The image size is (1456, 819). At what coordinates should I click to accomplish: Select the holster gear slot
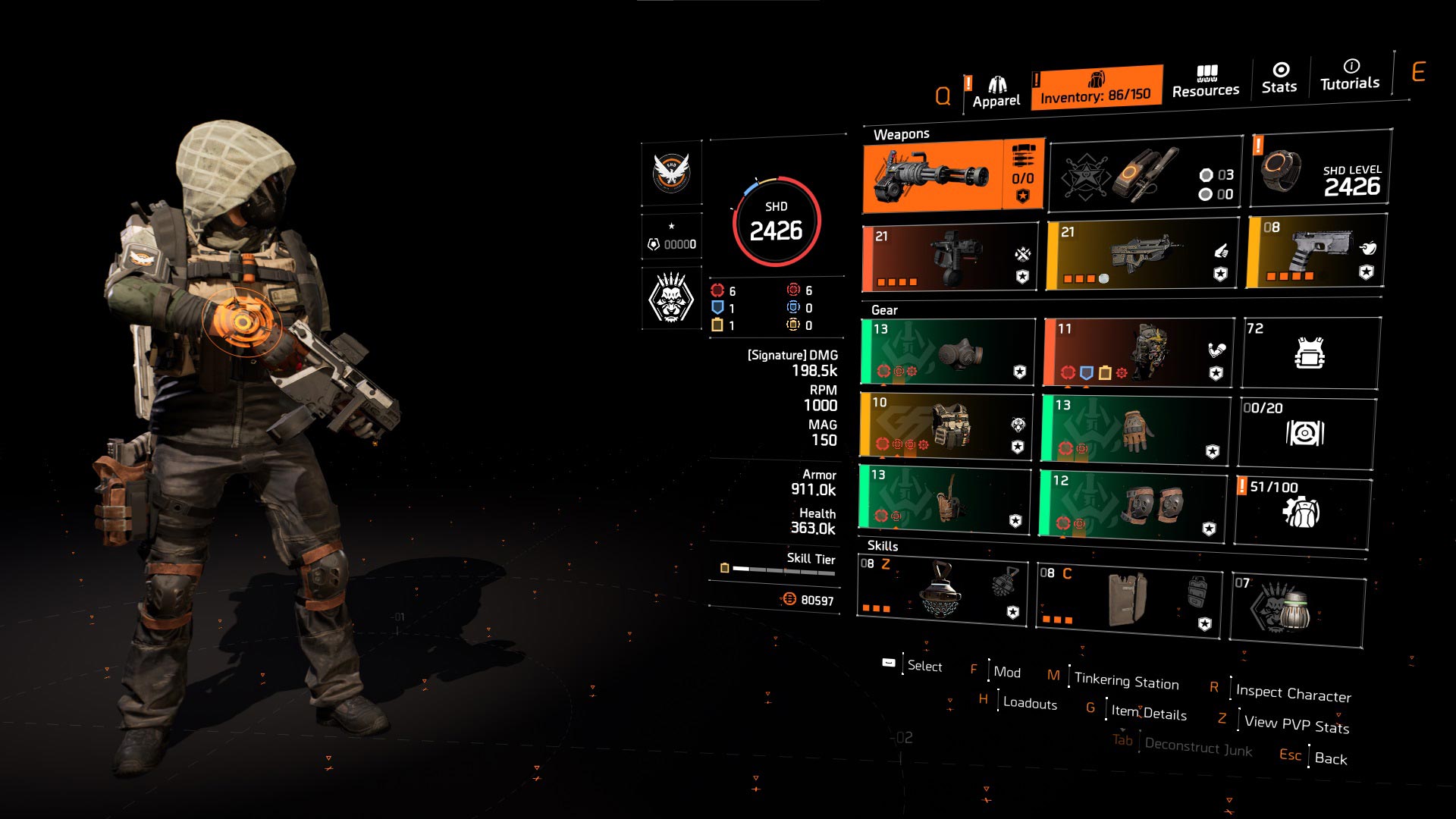point(945,498)
